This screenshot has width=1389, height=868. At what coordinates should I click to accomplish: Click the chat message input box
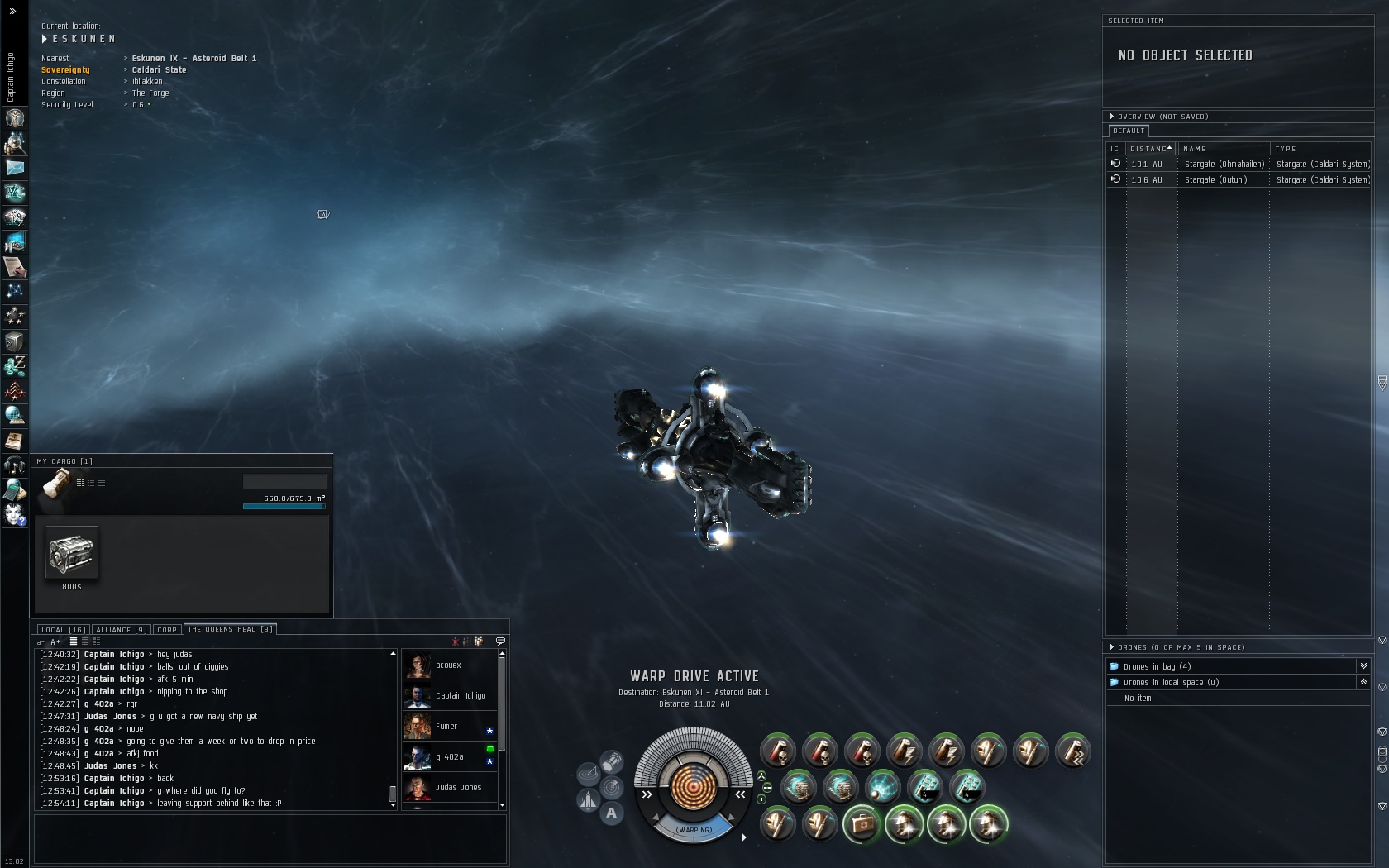(x=270, y=838)
